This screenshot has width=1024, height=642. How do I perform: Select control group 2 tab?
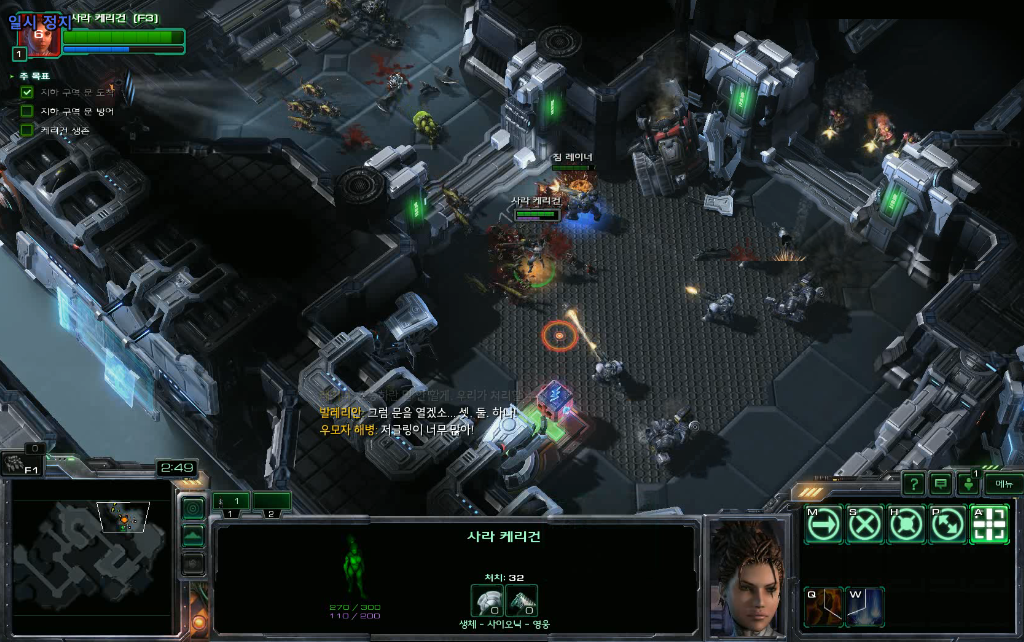[271, 501]
